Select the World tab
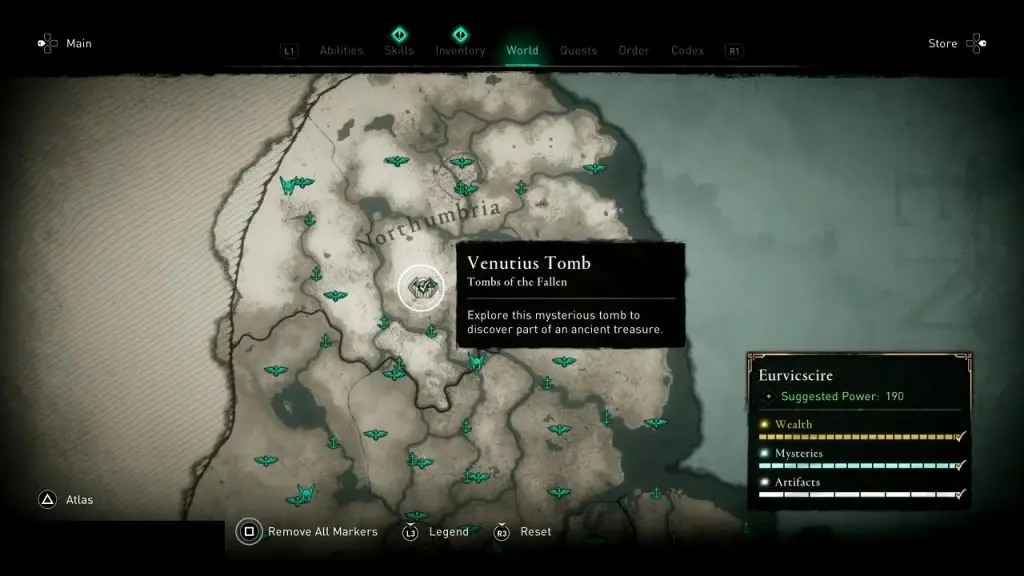 (x=522, y=51)
